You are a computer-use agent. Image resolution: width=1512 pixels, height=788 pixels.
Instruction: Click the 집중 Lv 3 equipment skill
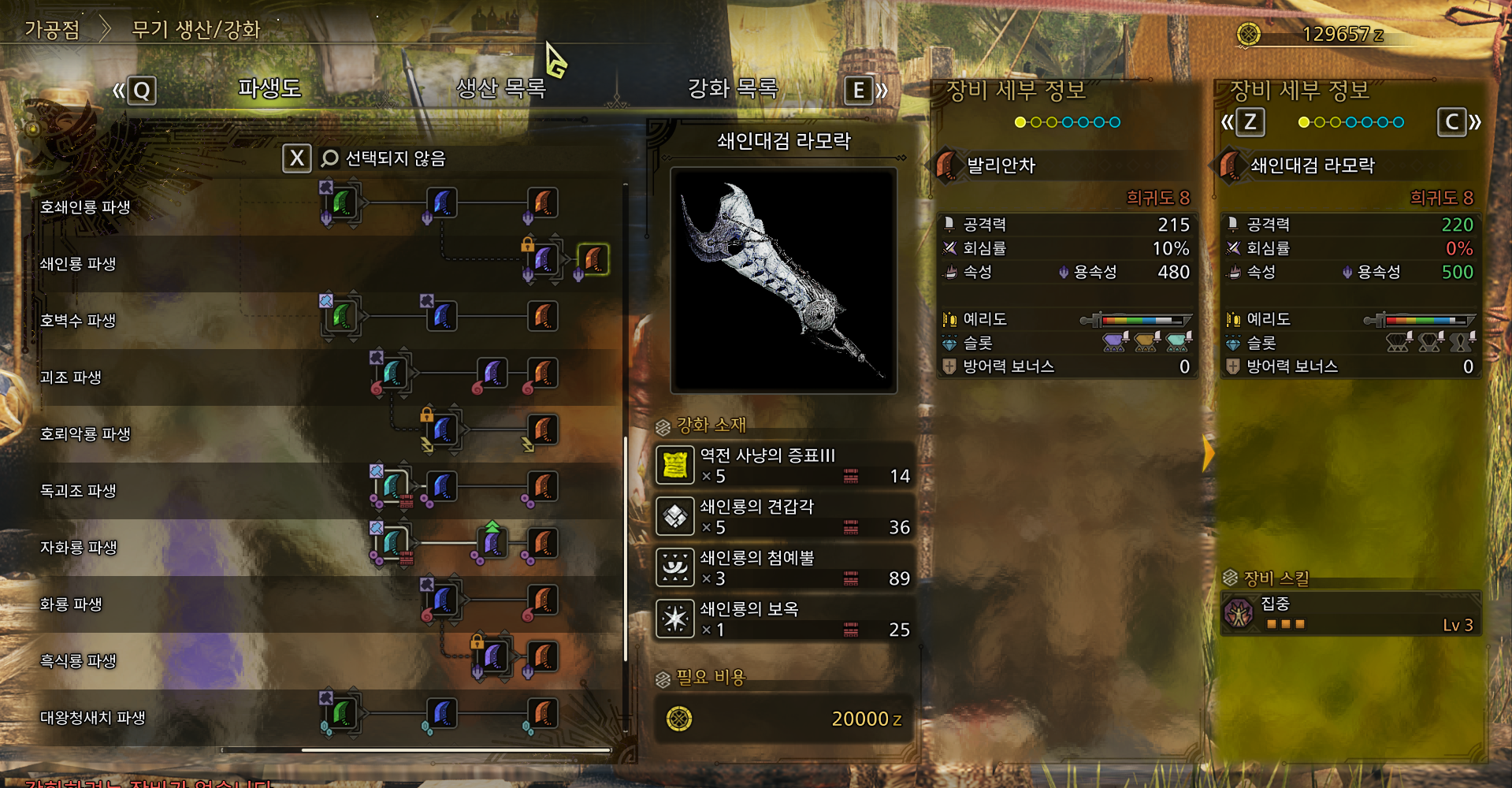1350,614
